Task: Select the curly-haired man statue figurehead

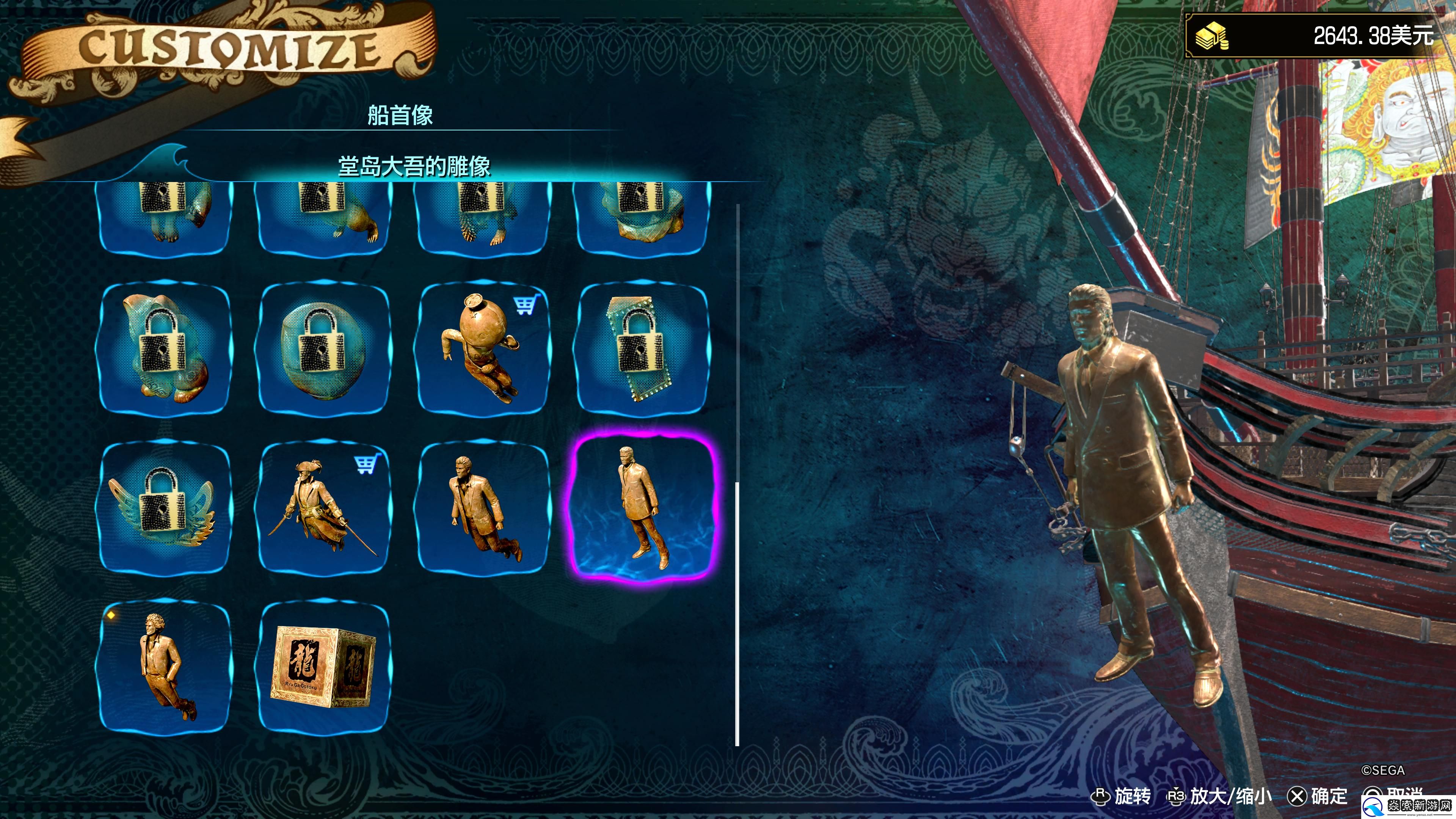Action: click(165, 666)
